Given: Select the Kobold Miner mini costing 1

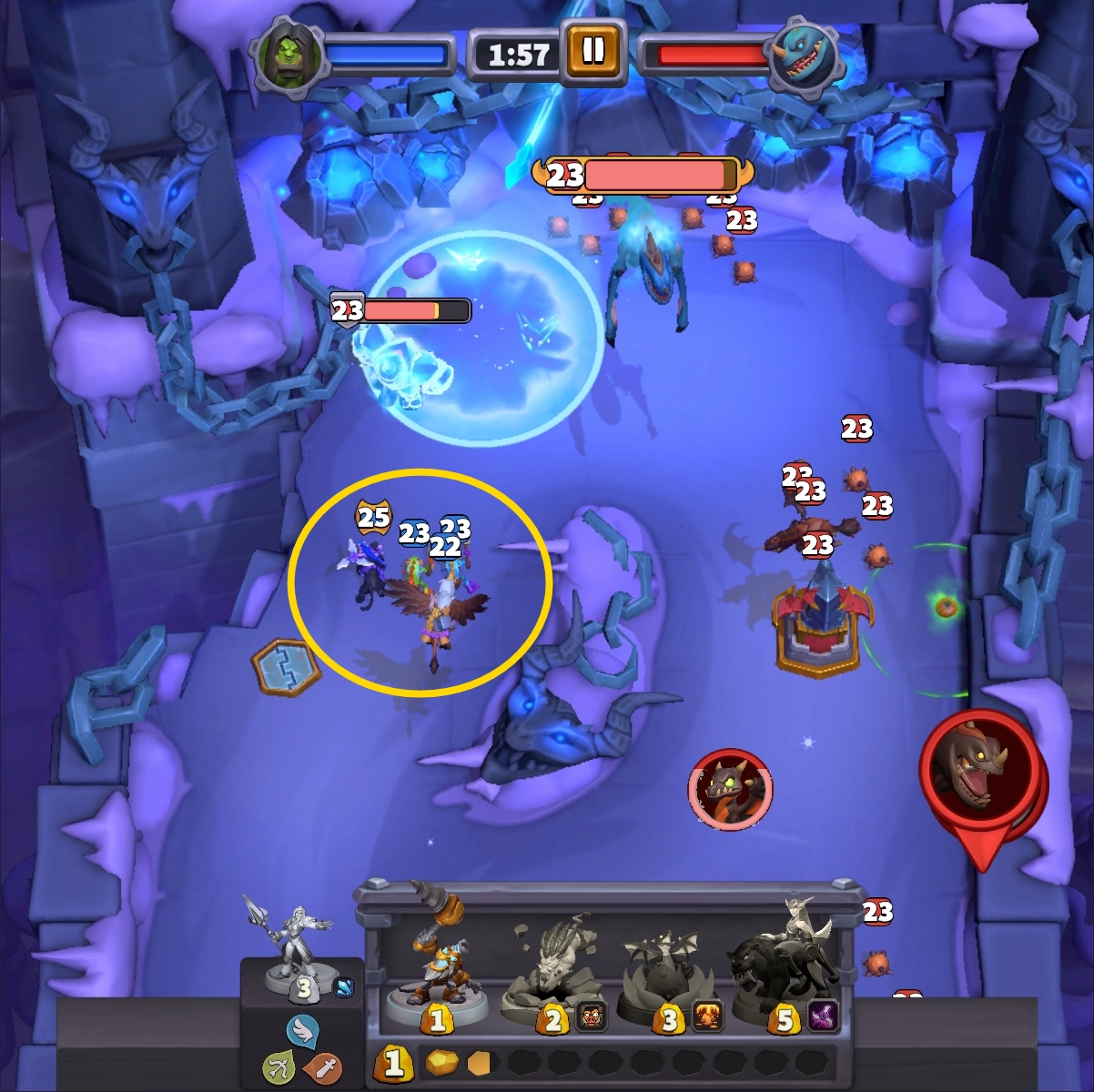Looking at the screenshot, I should coord(435,965).
